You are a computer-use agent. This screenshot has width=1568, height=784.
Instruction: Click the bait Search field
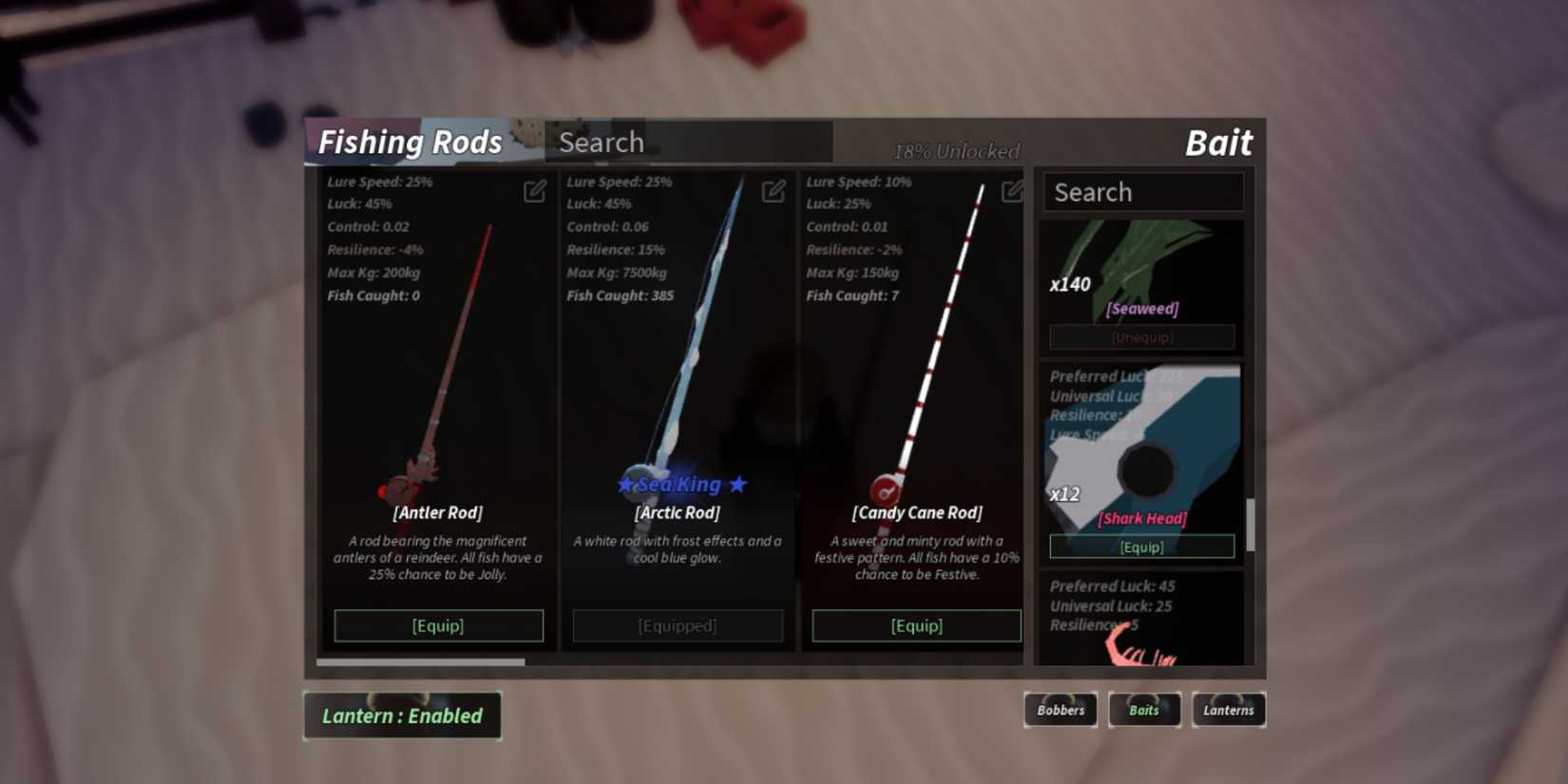[1142, 192]
